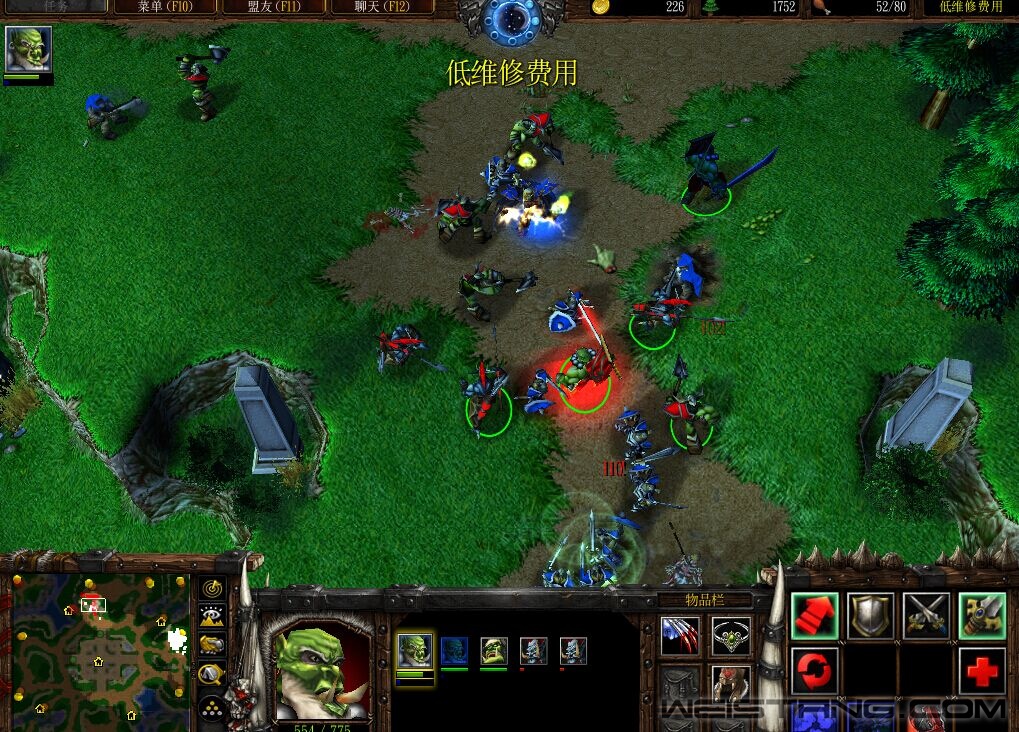Viewport: 1019px width, 732px height.
Task: Issue the Patrol circular arrows command
Action: pos(815,670)
